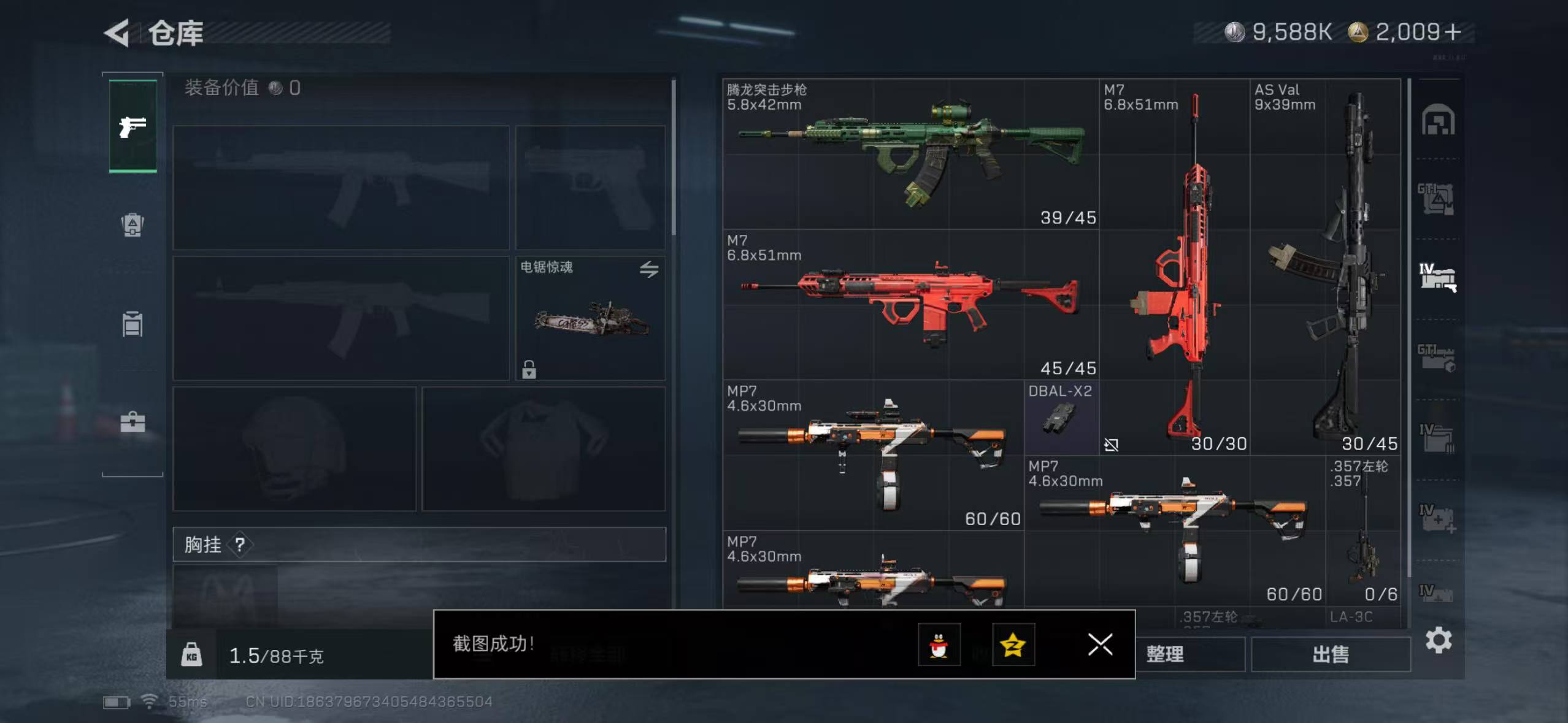Image resolution: width=1568 pixels, height=723 pixels.
Task: Select the pistol weapons category tab
Action: [132, 127]
